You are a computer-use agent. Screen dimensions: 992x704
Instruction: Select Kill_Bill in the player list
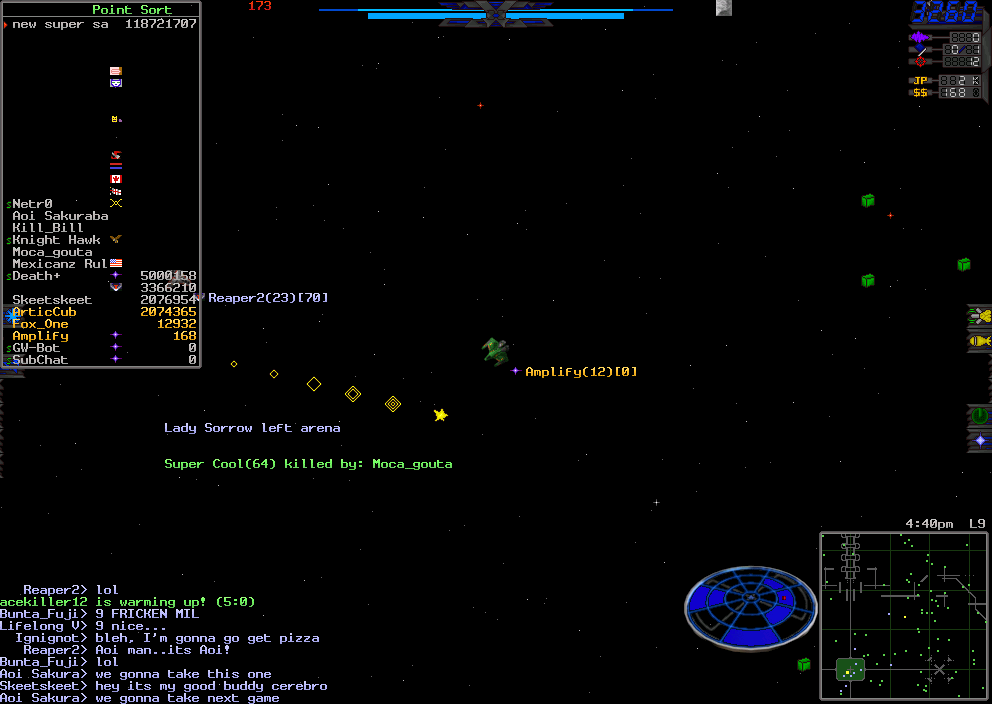click(48, 228)
